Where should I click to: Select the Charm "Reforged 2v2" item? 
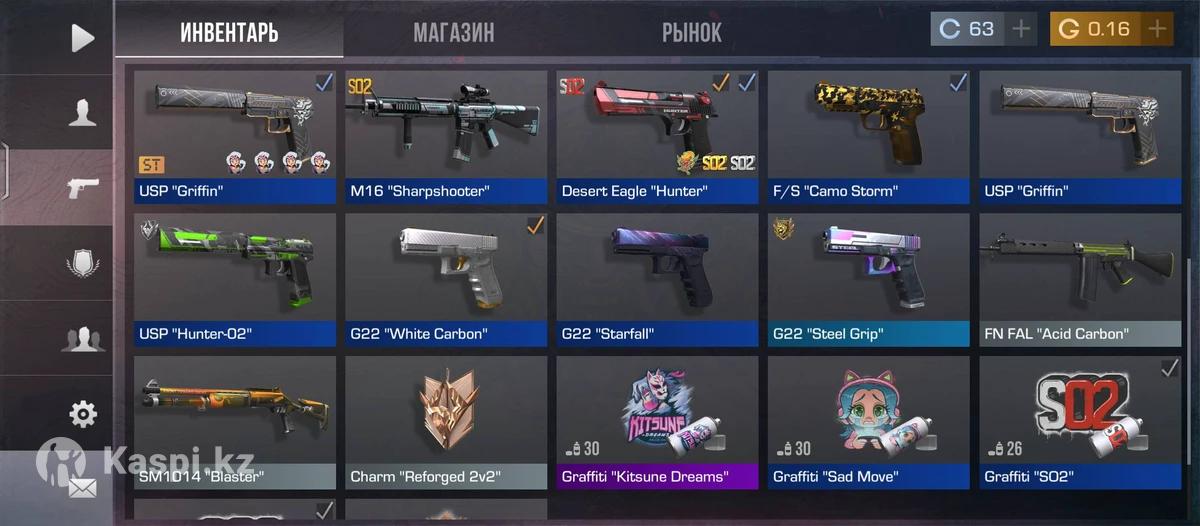(446, 422)
